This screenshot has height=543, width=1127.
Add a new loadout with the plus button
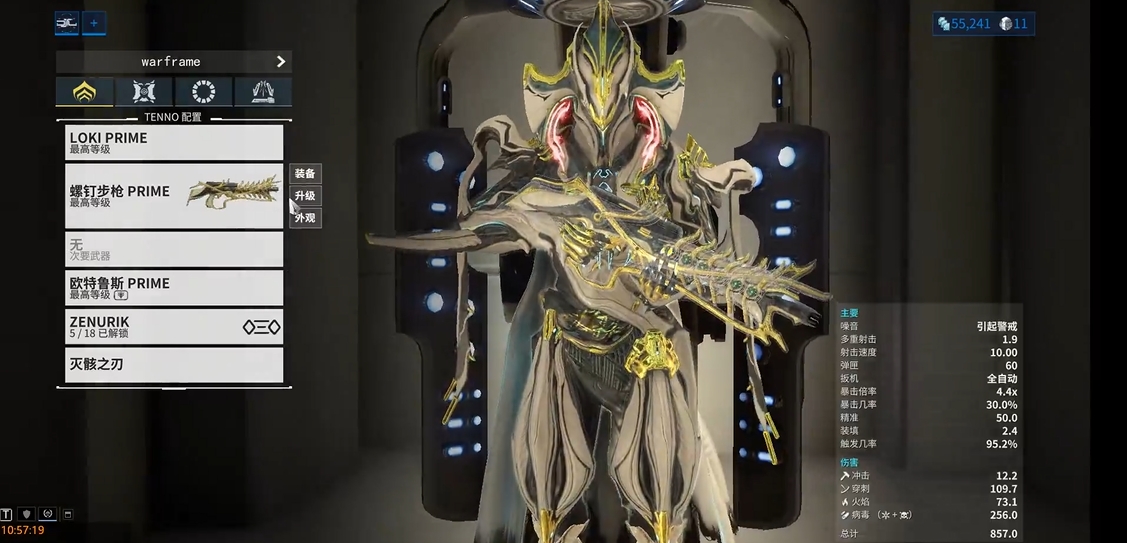click(94, 22)
